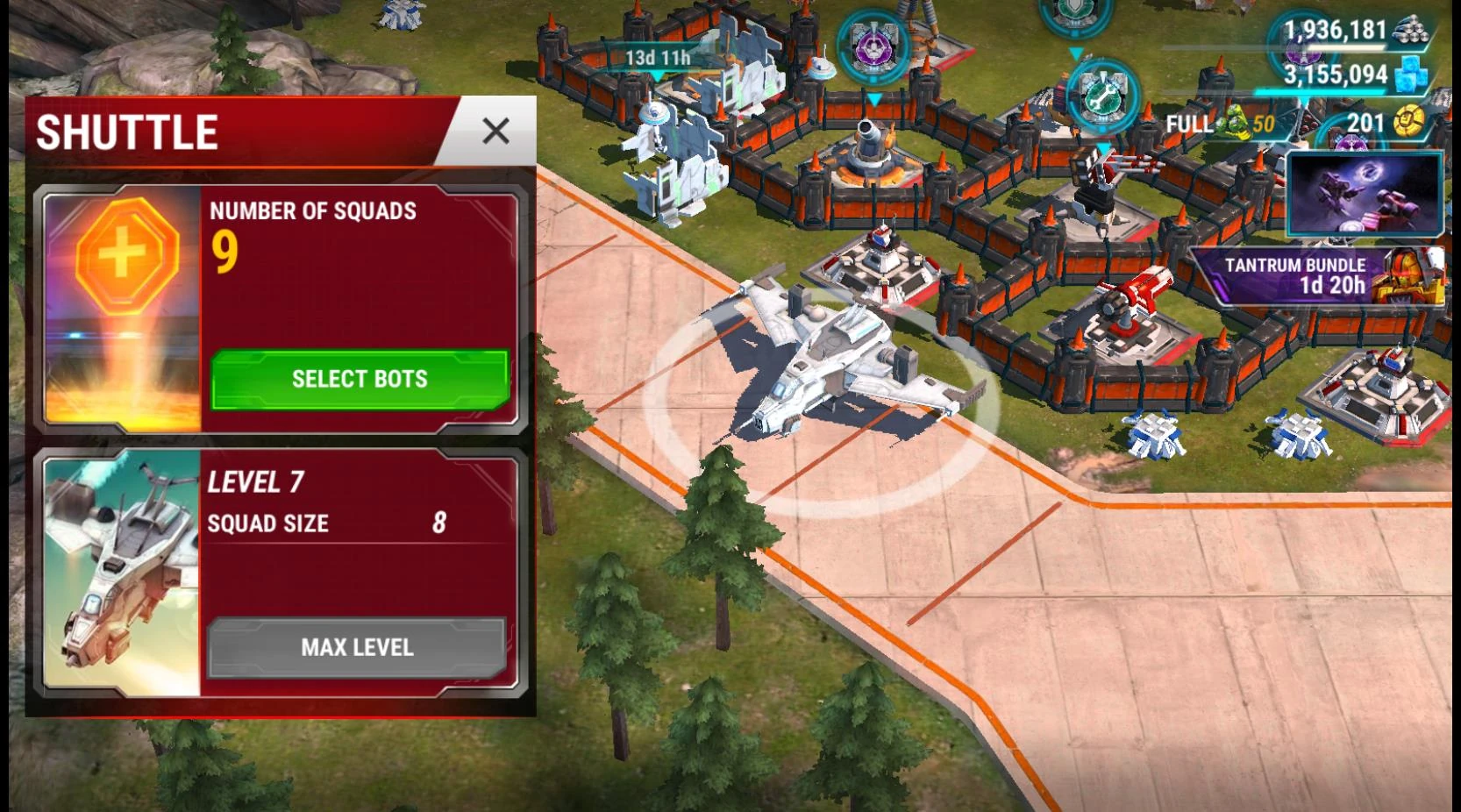Click the MAX LEVEL button

click(358, 647)
